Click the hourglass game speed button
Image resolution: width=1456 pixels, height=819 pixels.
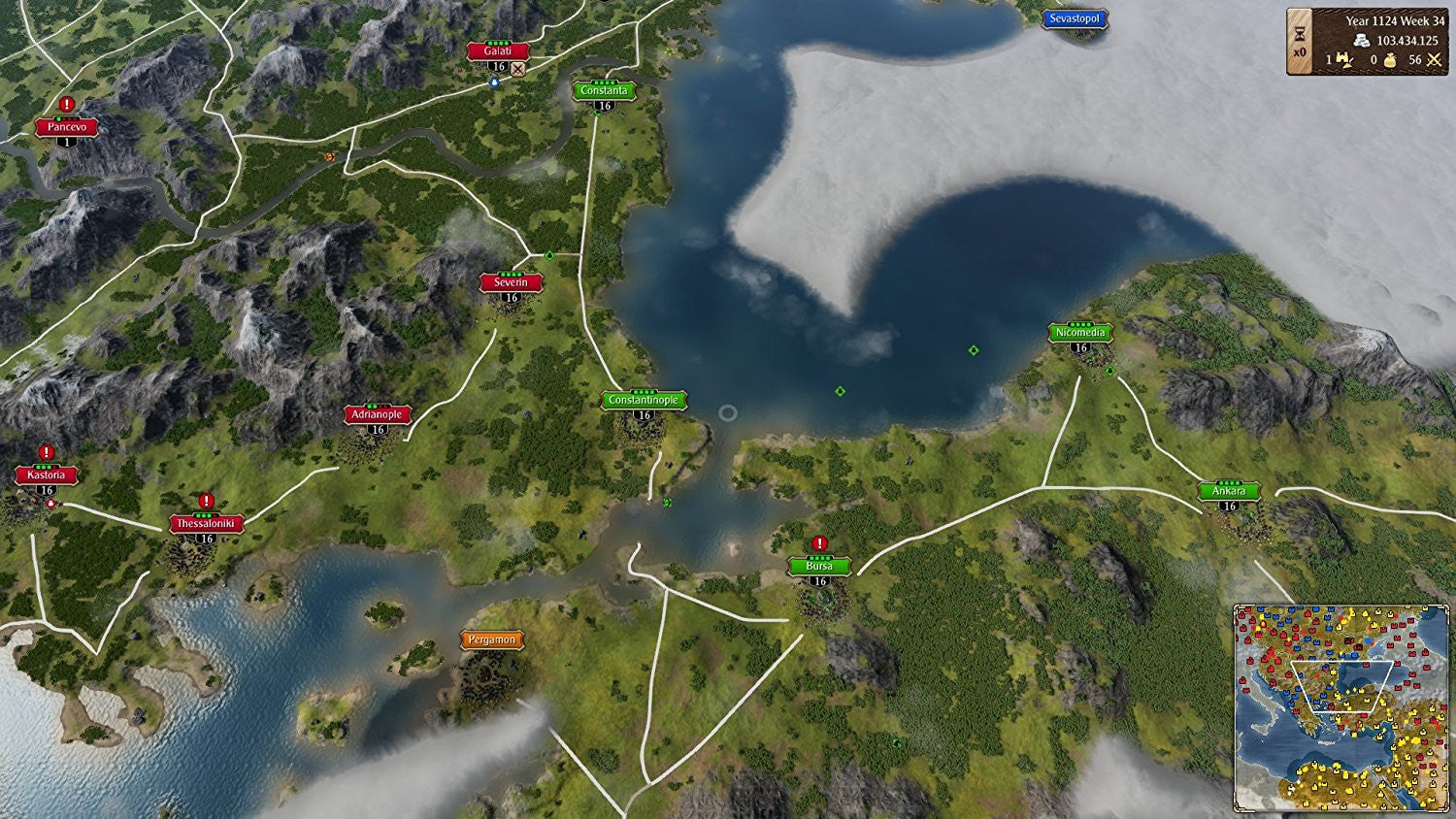point(1300,34)
